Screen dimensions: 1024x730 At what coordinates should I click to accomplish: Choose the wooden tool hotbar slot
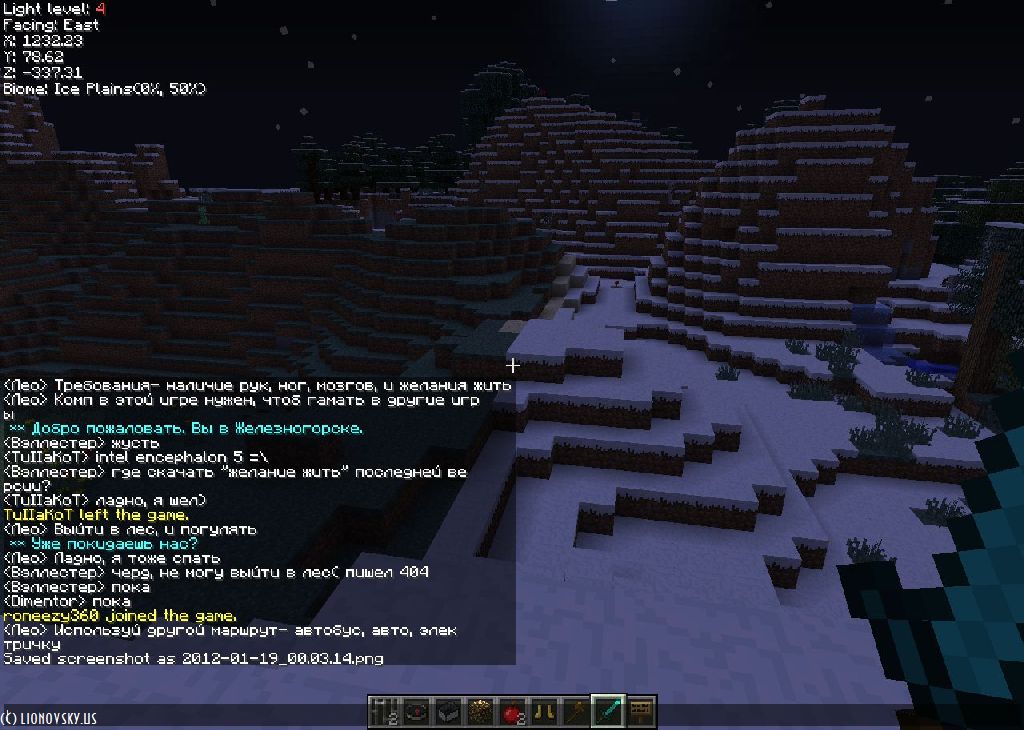575,711
